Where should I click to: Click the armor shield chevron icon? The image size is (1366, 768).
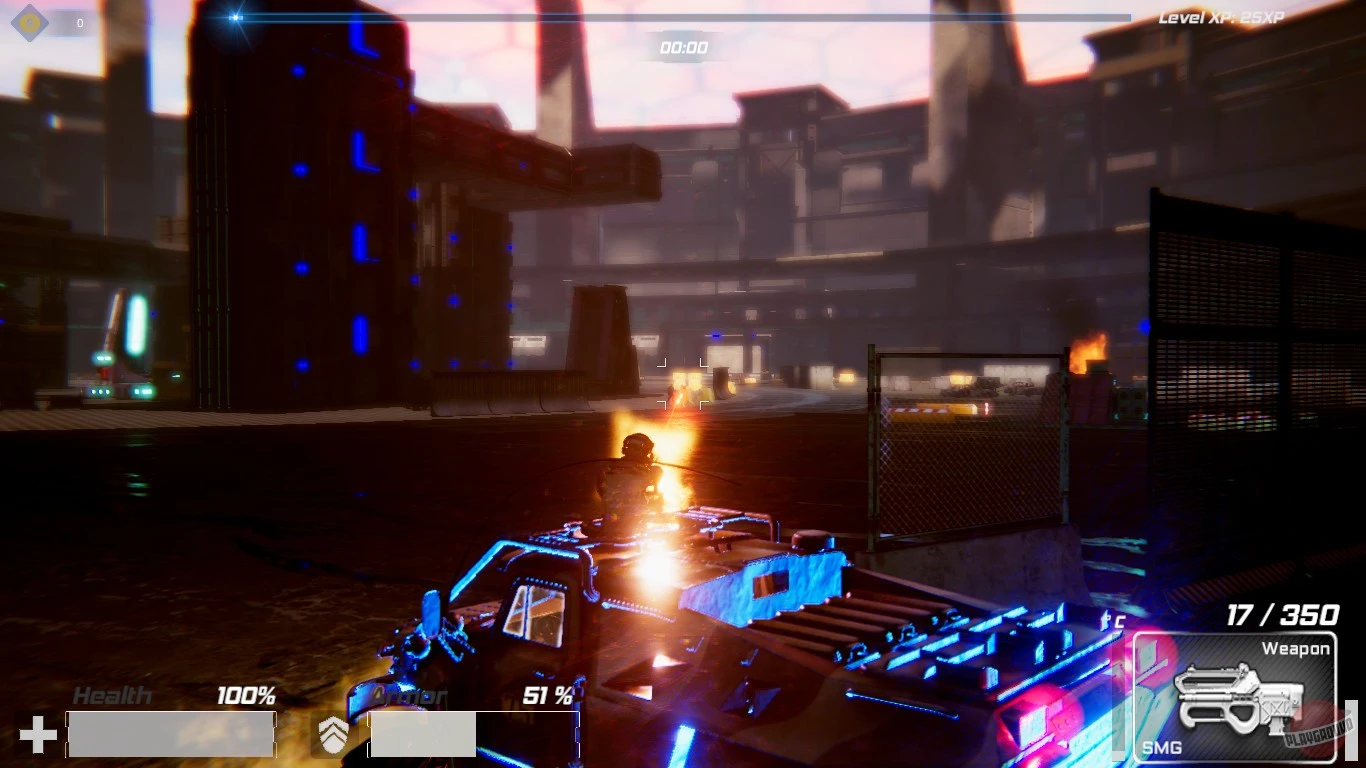coord(334,735)
